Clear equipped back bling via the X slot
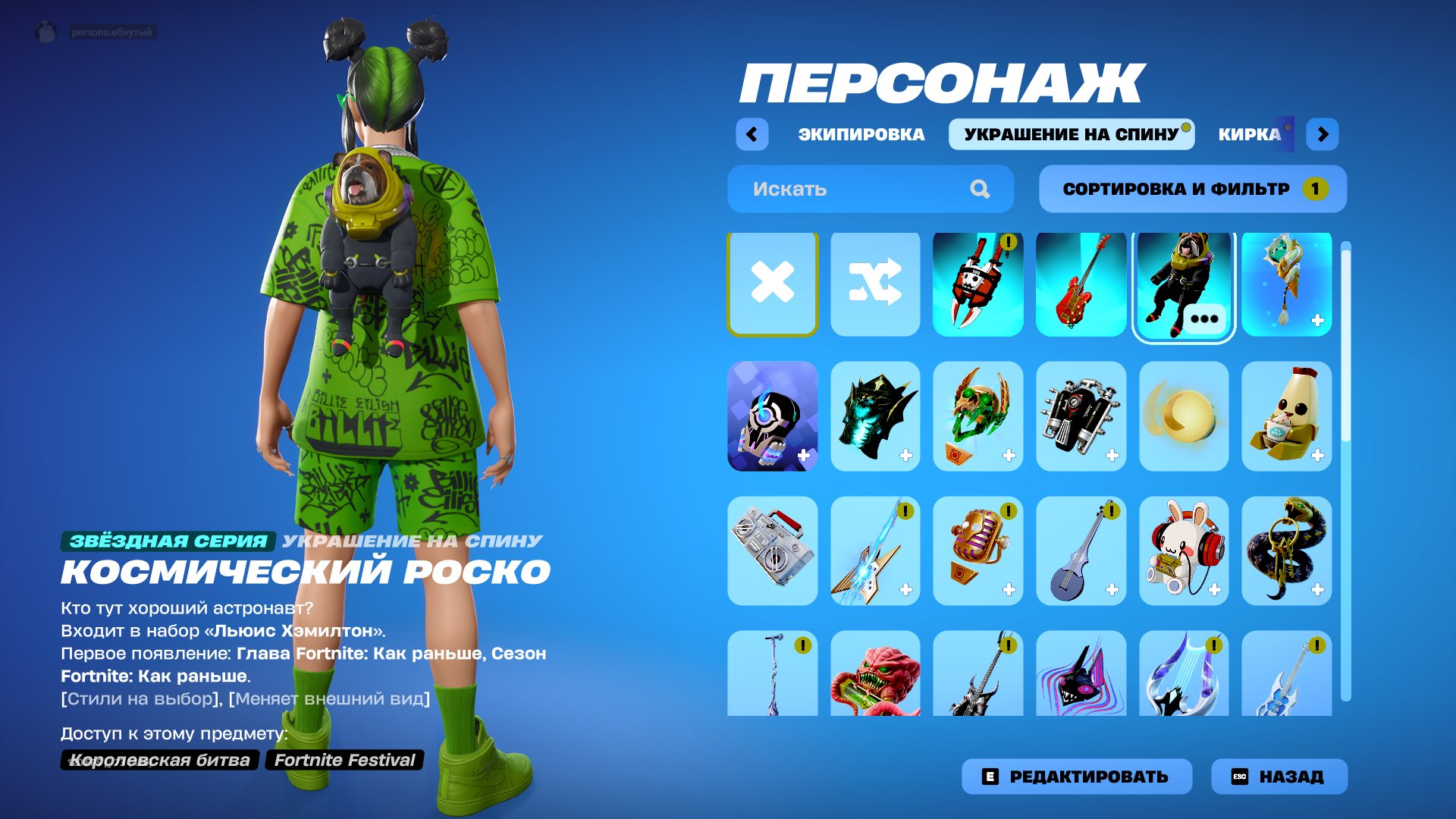The image size is (1456, 819). coord(772,284)
